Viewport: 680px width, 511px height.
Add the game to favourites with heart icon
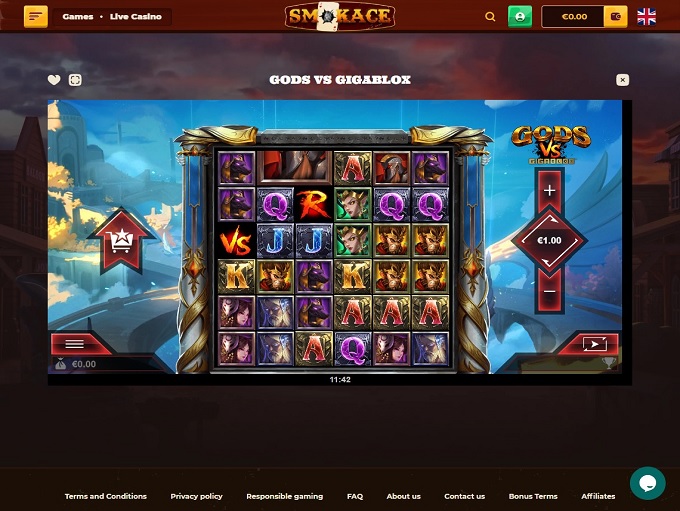54,80
